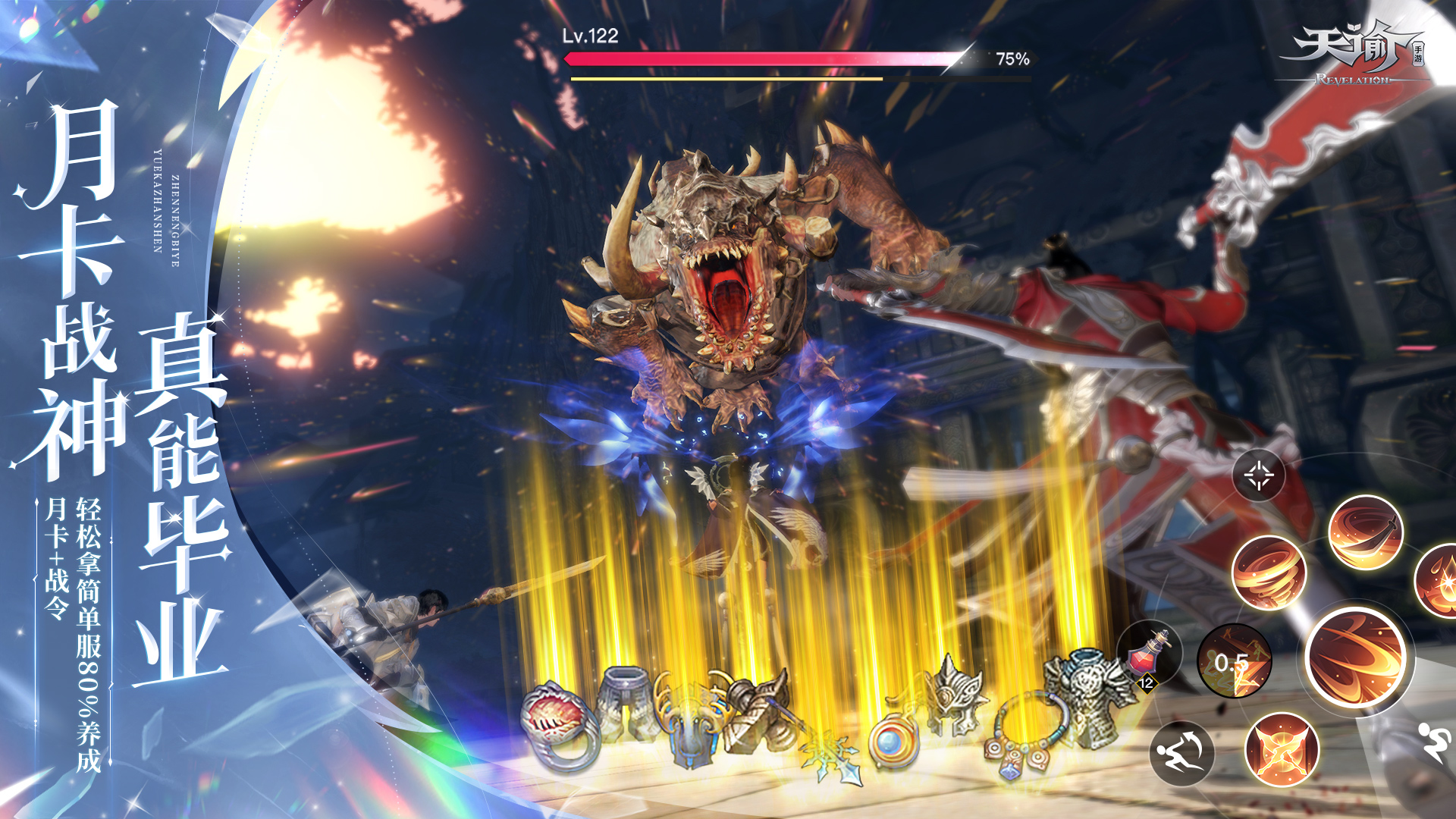
Task: Use the fiery whirlwind skill
Action: click(x=1269, y=573)
